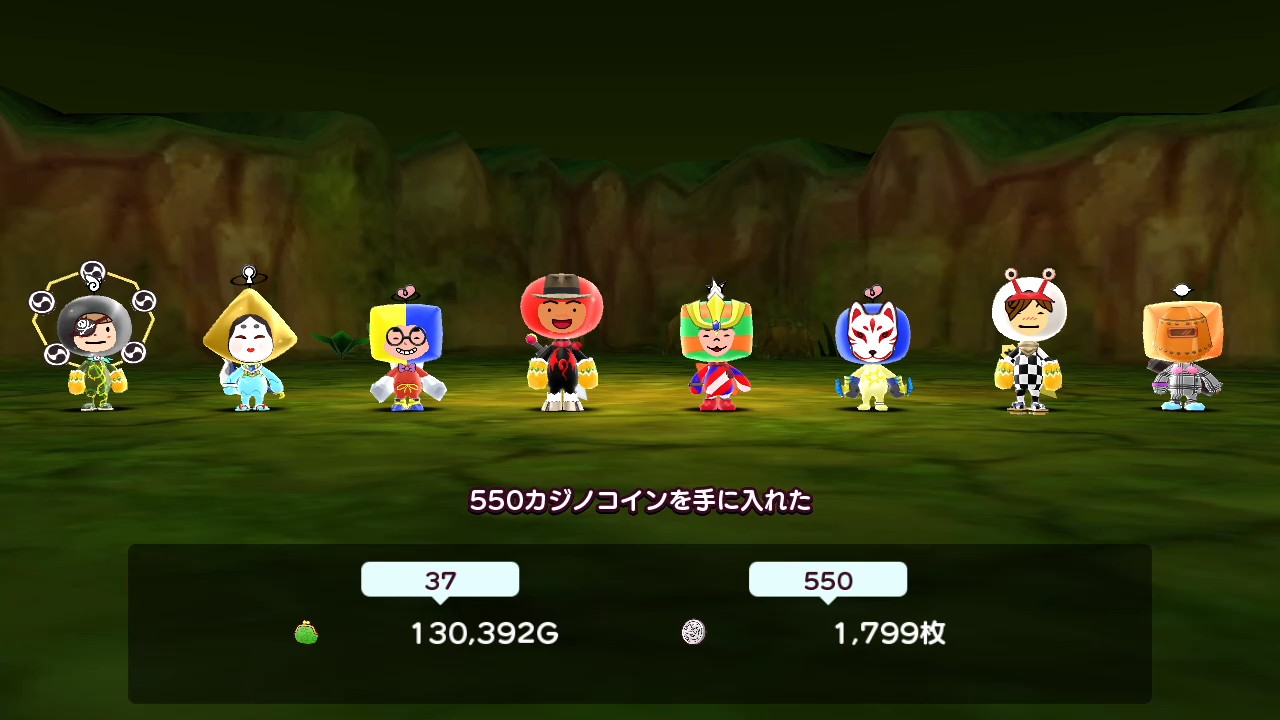Click the 550 coin gain badge
Image resolution: width=1280 pixels, height=720 pixels.
[827, 579]
